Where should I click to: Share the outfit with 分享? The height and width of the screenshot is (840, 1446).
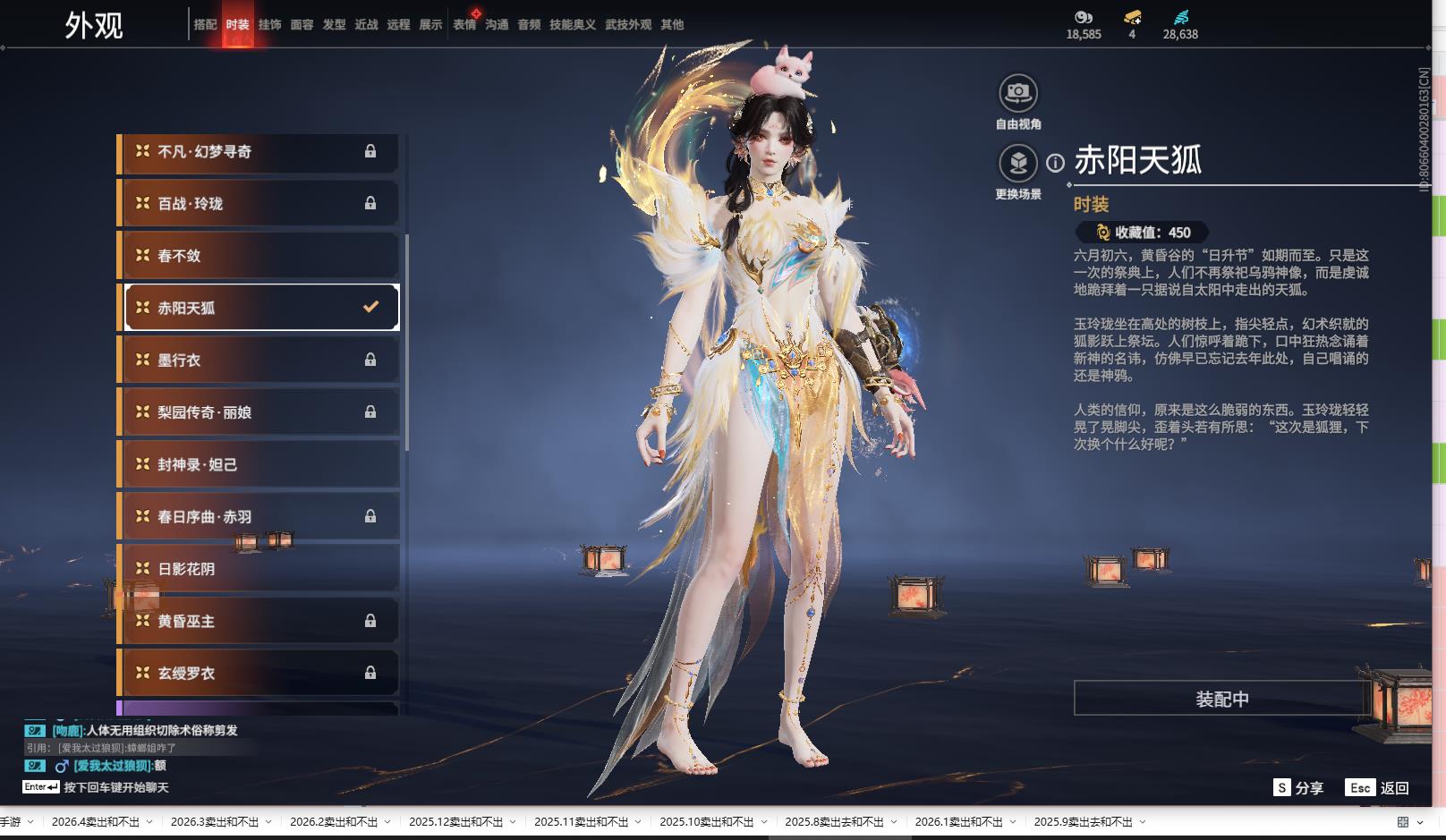(x=1298, y=788)
